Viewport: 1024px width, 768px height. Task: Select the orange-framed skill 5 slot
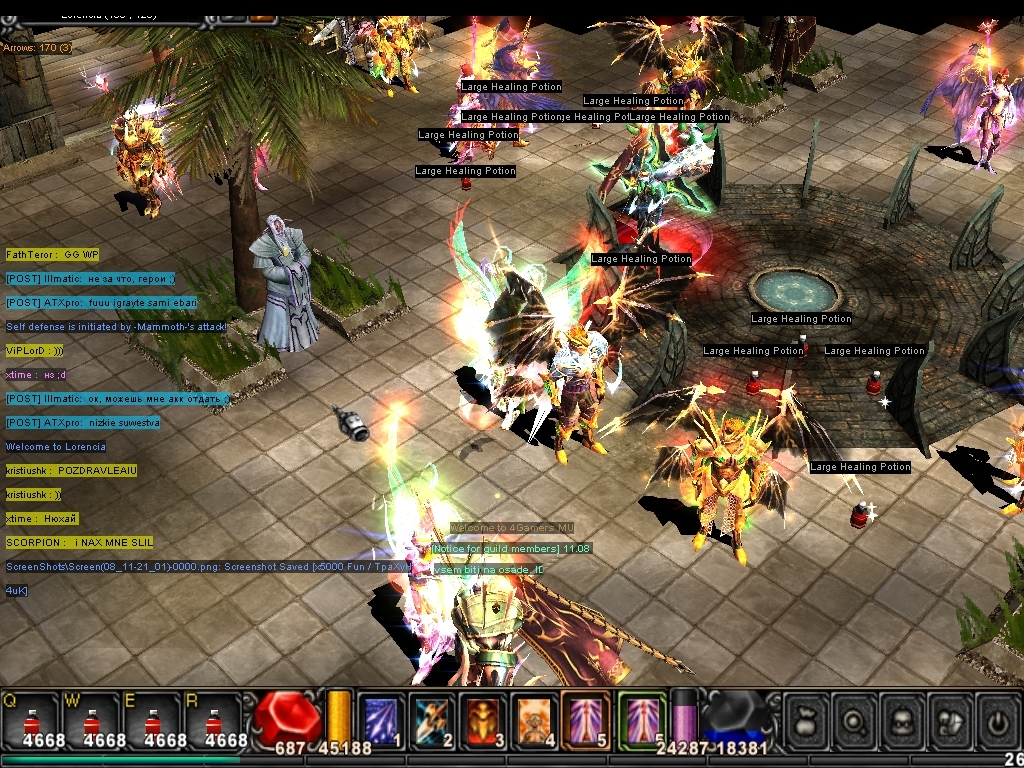[586, 720]
